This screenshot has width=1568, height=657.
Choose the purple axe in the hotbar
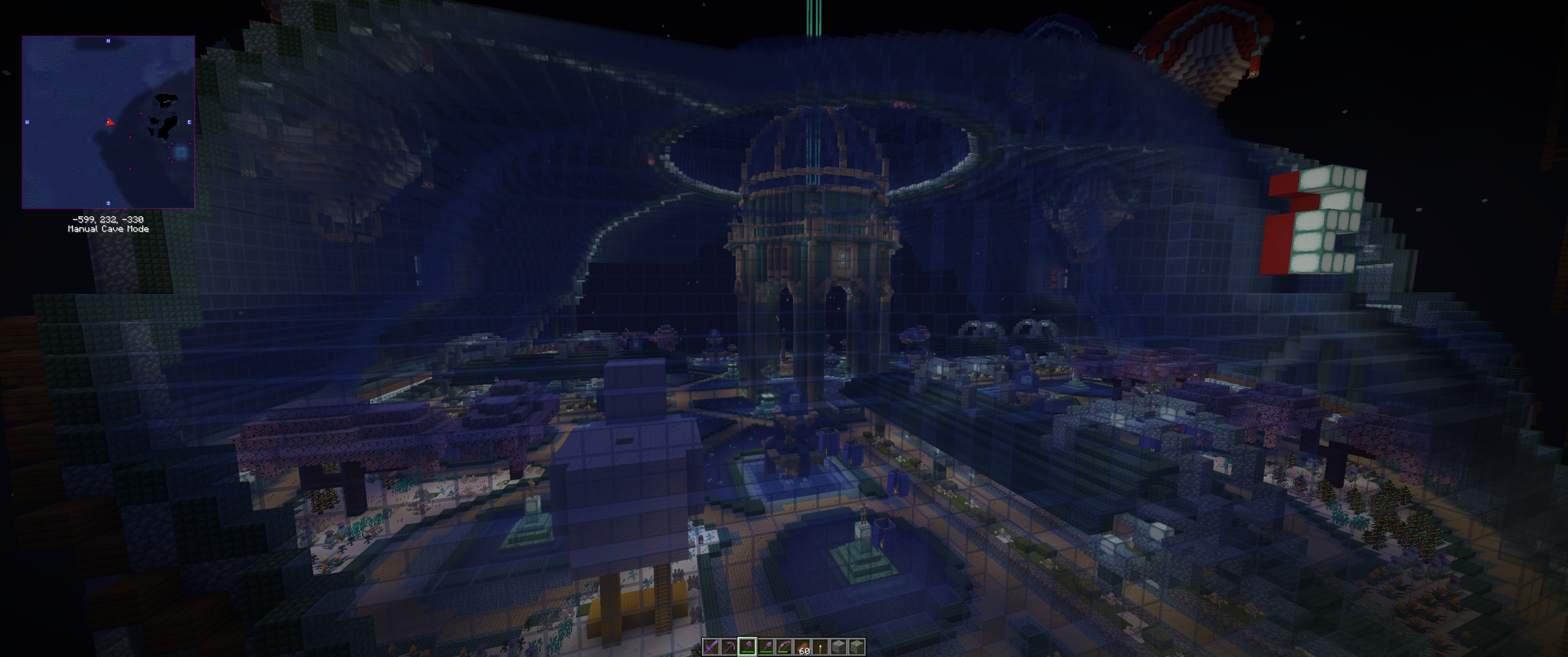747,647
